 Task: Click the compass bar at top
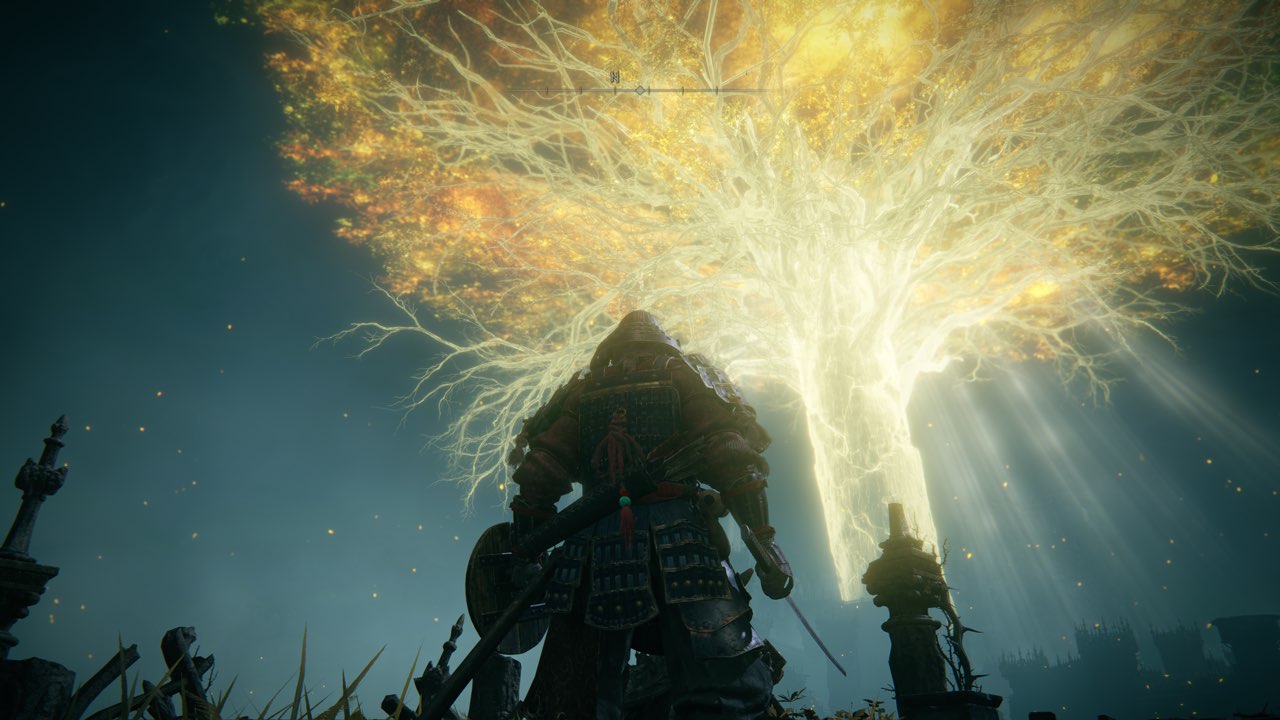point(640,89)
